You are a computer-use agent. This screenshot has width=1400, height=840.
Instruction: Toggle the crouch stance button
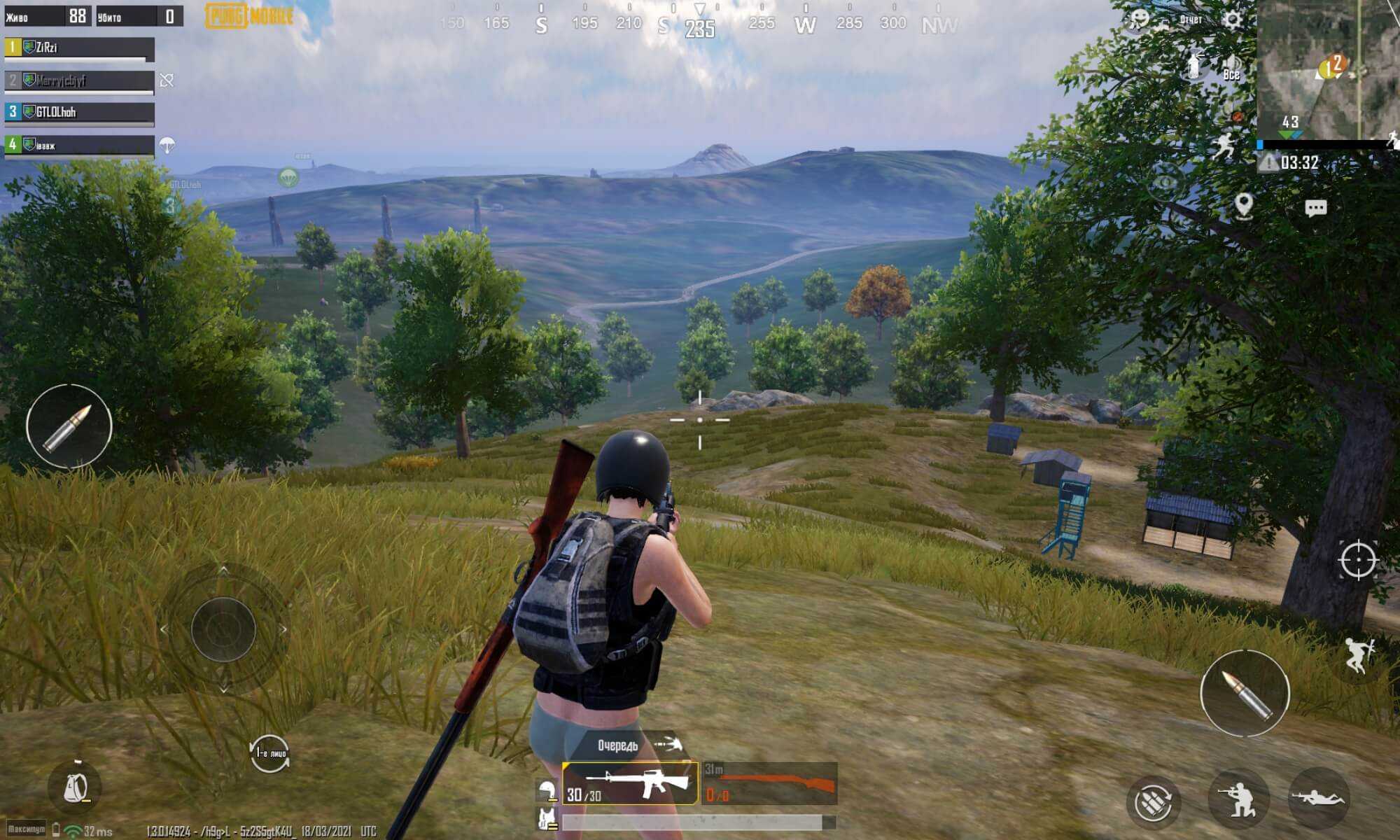point(1238,799)
